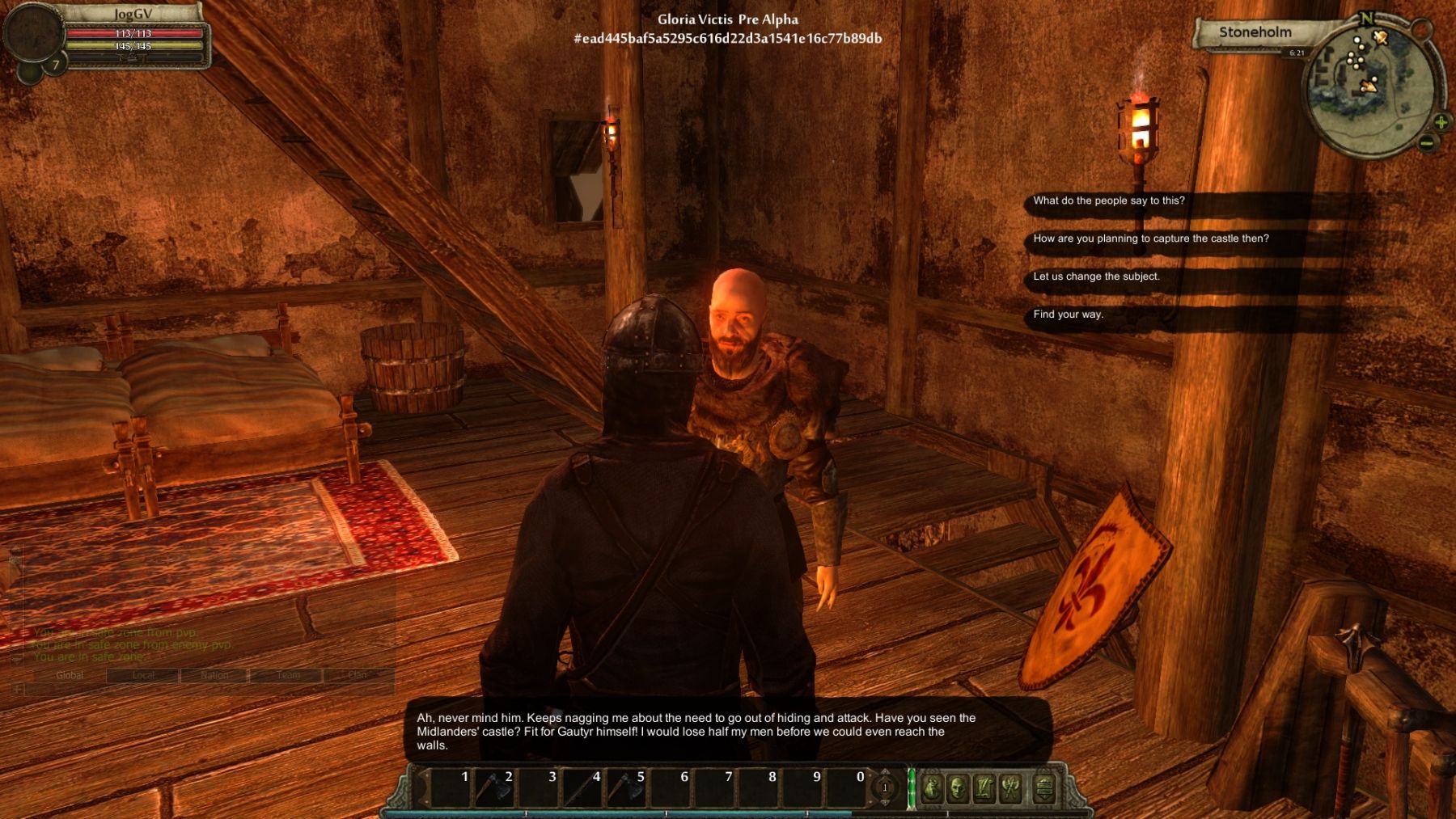Open the main menu list icon
1456x819 pixels.
point(1043,788)
